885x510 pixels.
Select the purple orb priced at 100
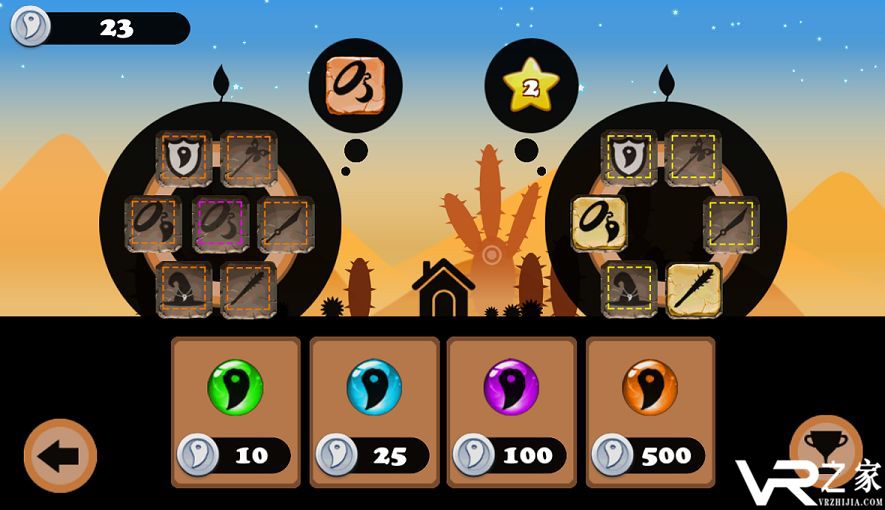511,411
